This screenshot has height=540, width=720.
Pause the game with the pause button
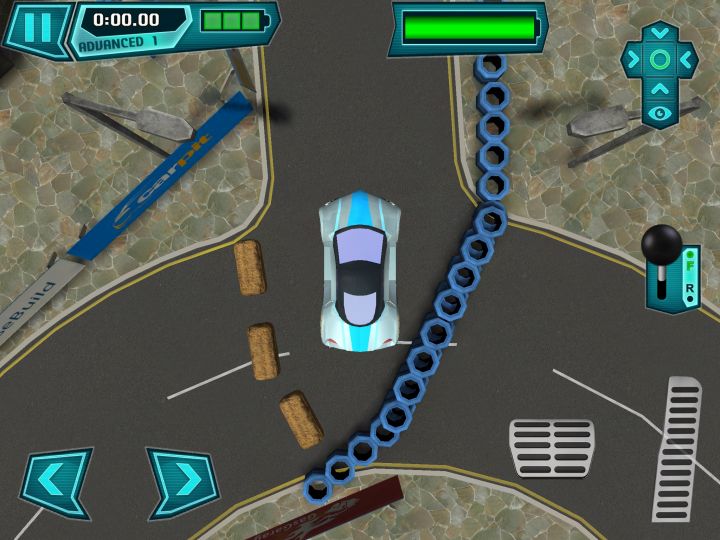36,27
